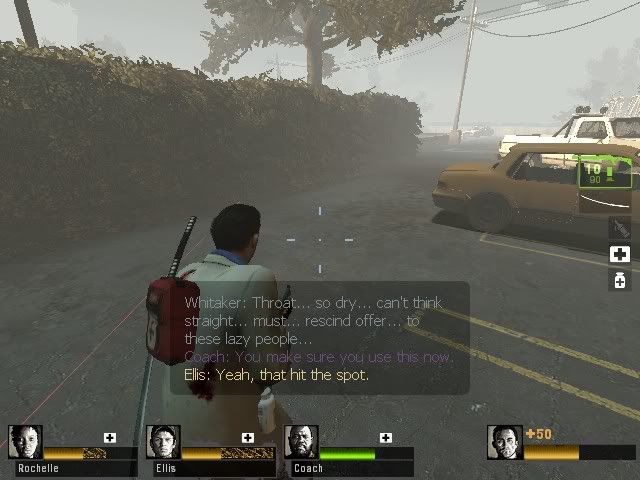Select the highlighted primary weapon slot
Screen dimensions: 640x480
[x=607, y=172]
